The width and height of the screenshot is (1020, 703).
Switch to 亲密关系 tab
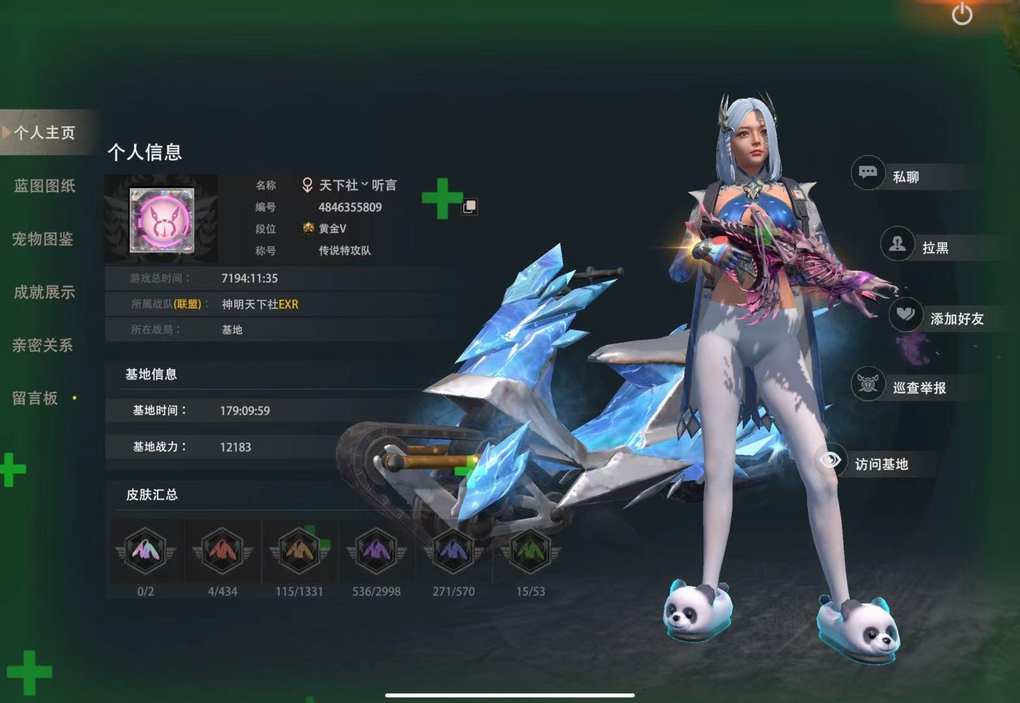point(43,345)
